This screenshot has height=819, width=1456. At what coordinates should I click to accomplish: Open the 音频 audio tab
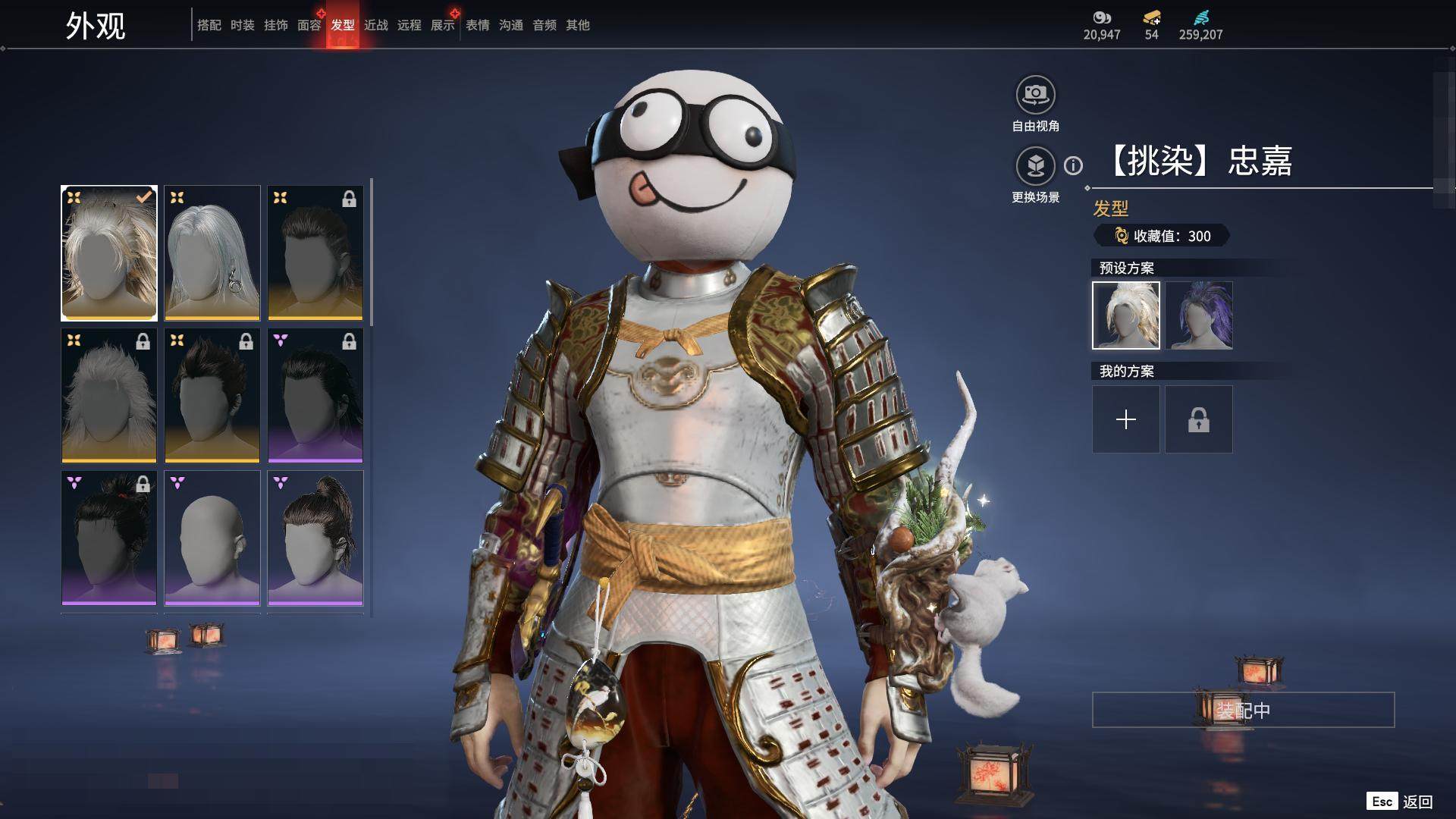544,25
